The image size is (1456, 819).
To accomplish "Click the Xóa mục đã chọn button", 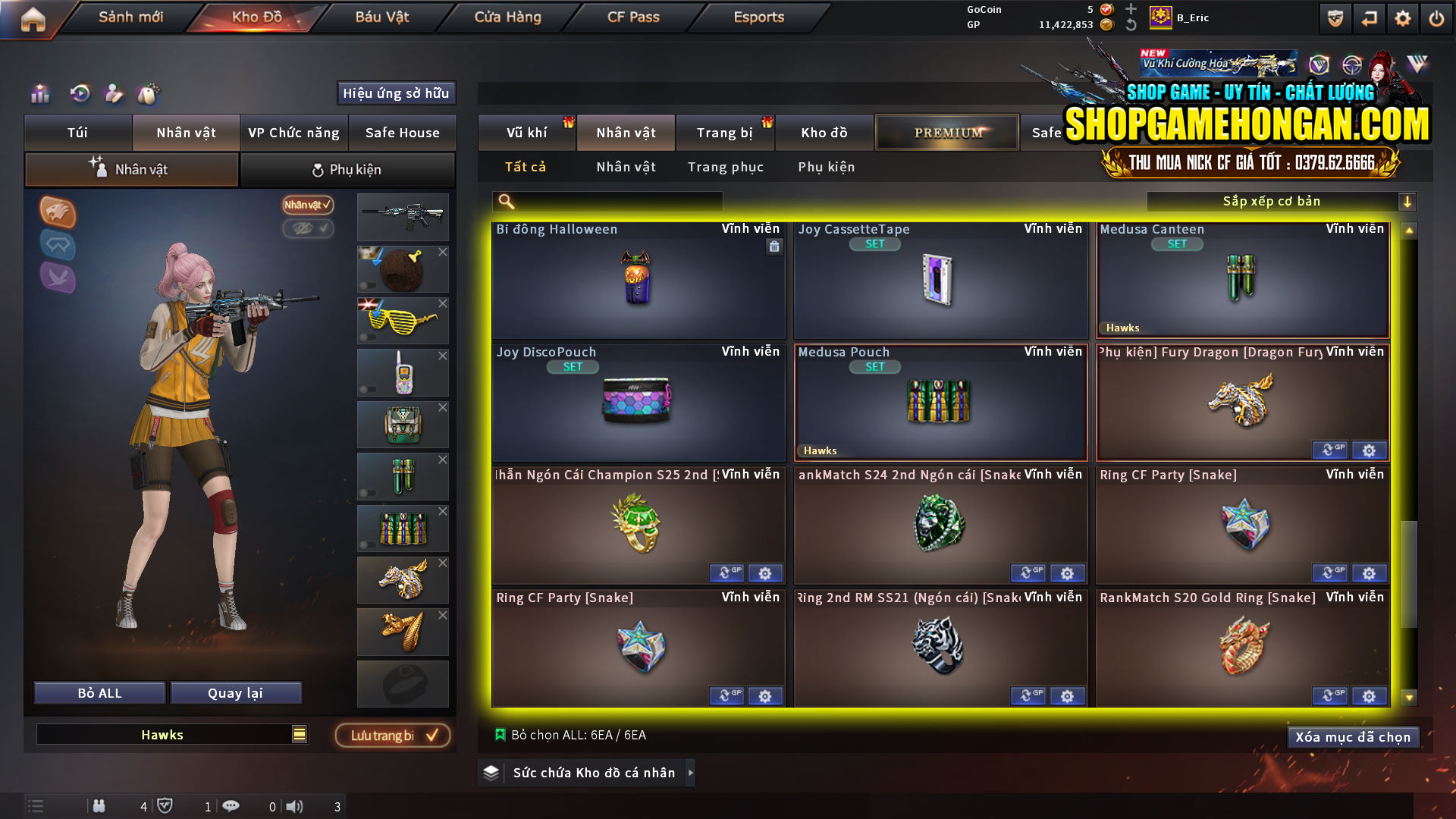I will pyautogui.click(x=1354, y=736).
